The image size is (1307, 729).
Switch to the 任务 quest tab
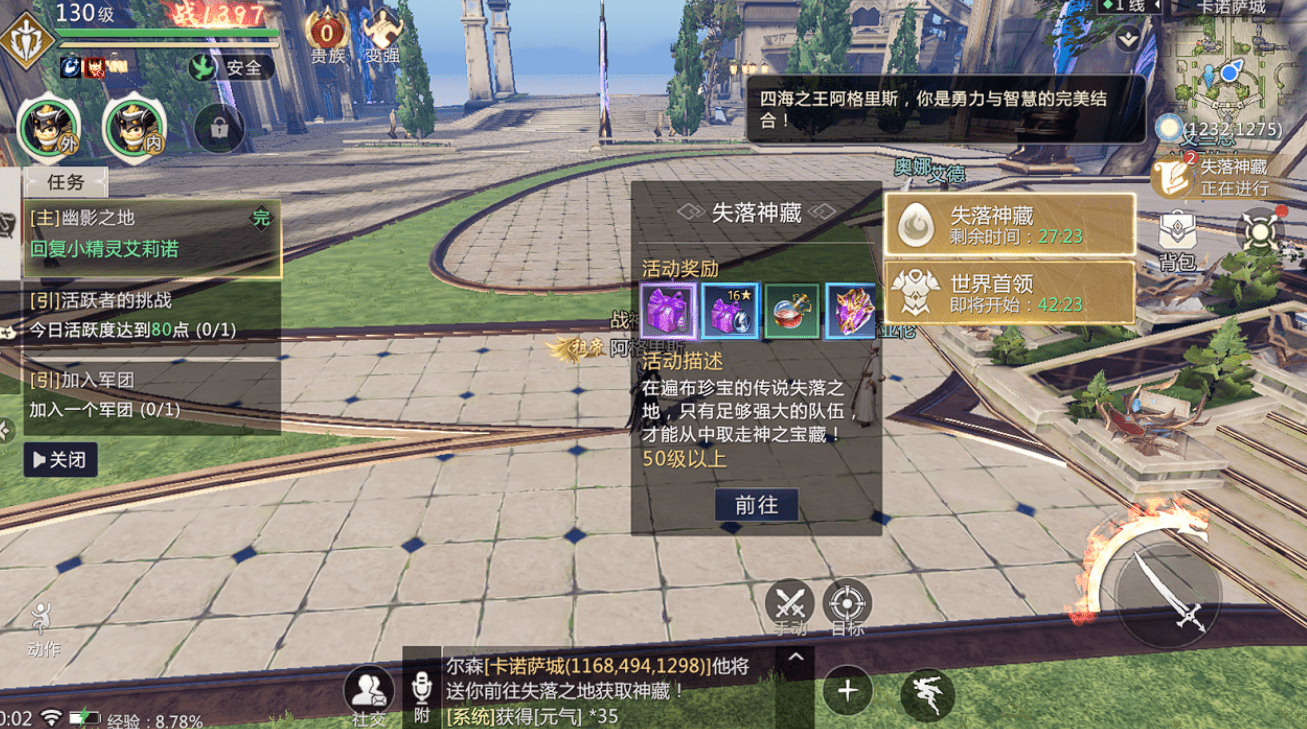[66, 182]
